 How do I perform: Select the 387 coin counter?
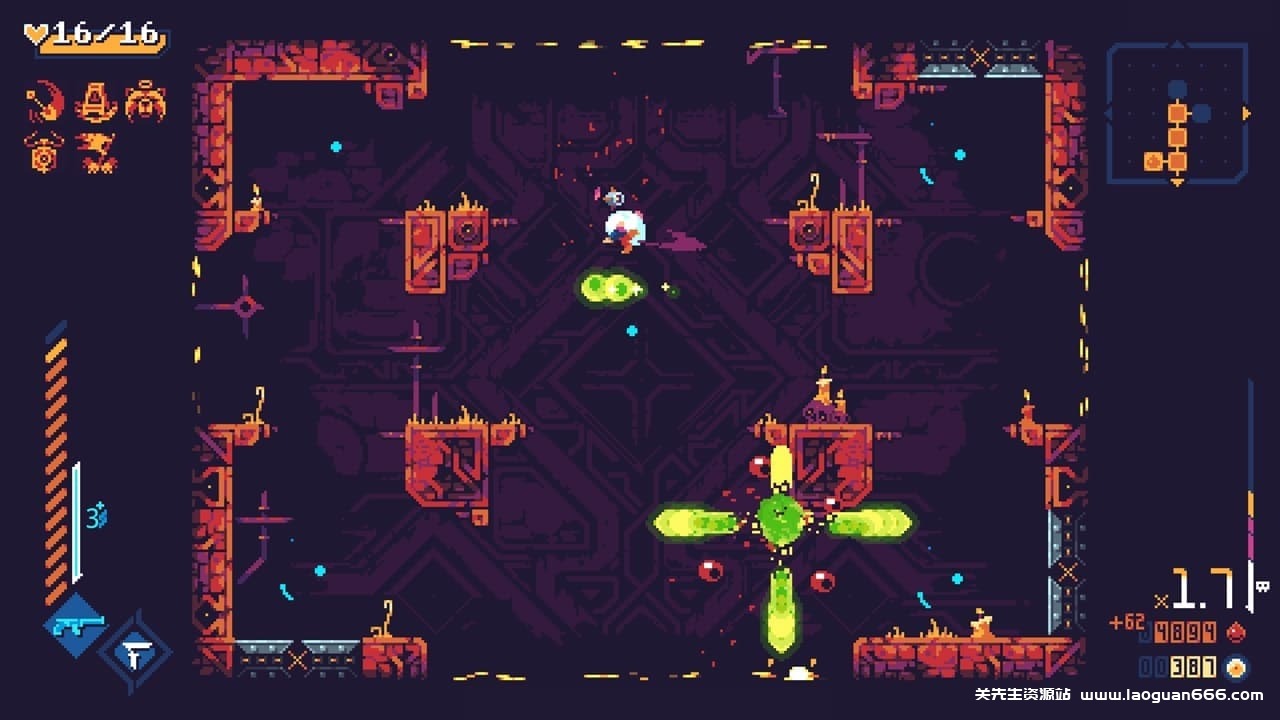coord(1193,667)
